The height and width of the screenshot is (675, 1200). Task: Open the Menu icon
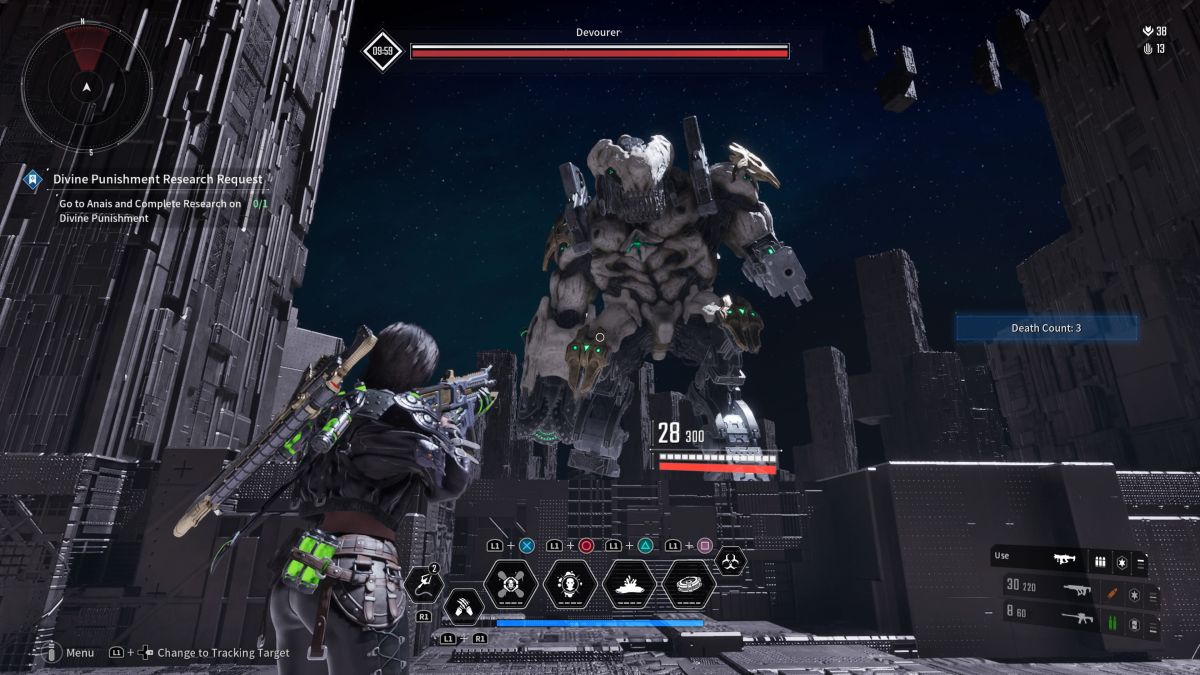(x=50, y=652)
